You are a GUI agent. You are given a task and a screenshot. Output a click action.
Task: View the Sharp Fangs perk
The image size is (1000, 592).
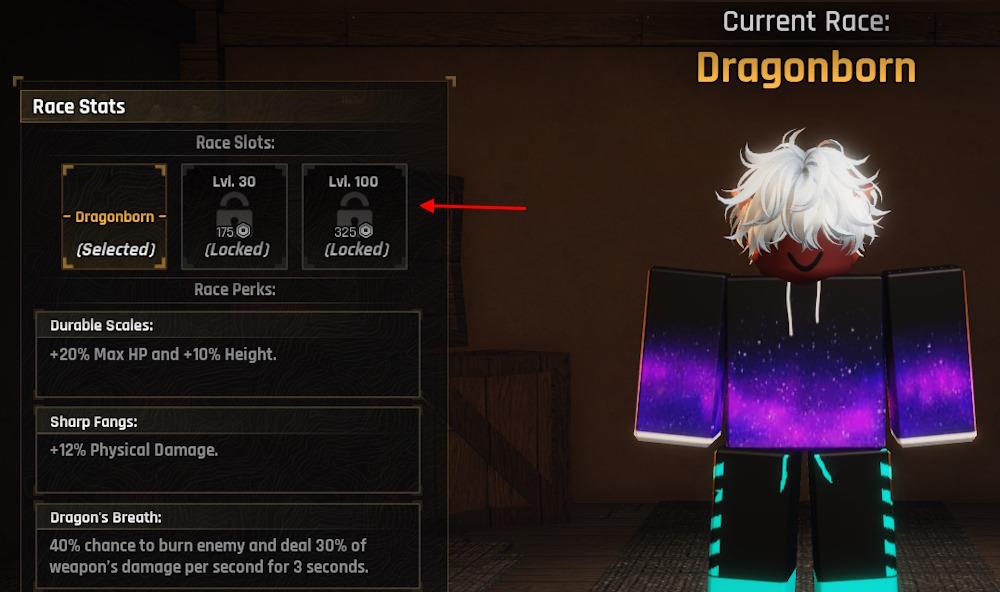(228, 449)
